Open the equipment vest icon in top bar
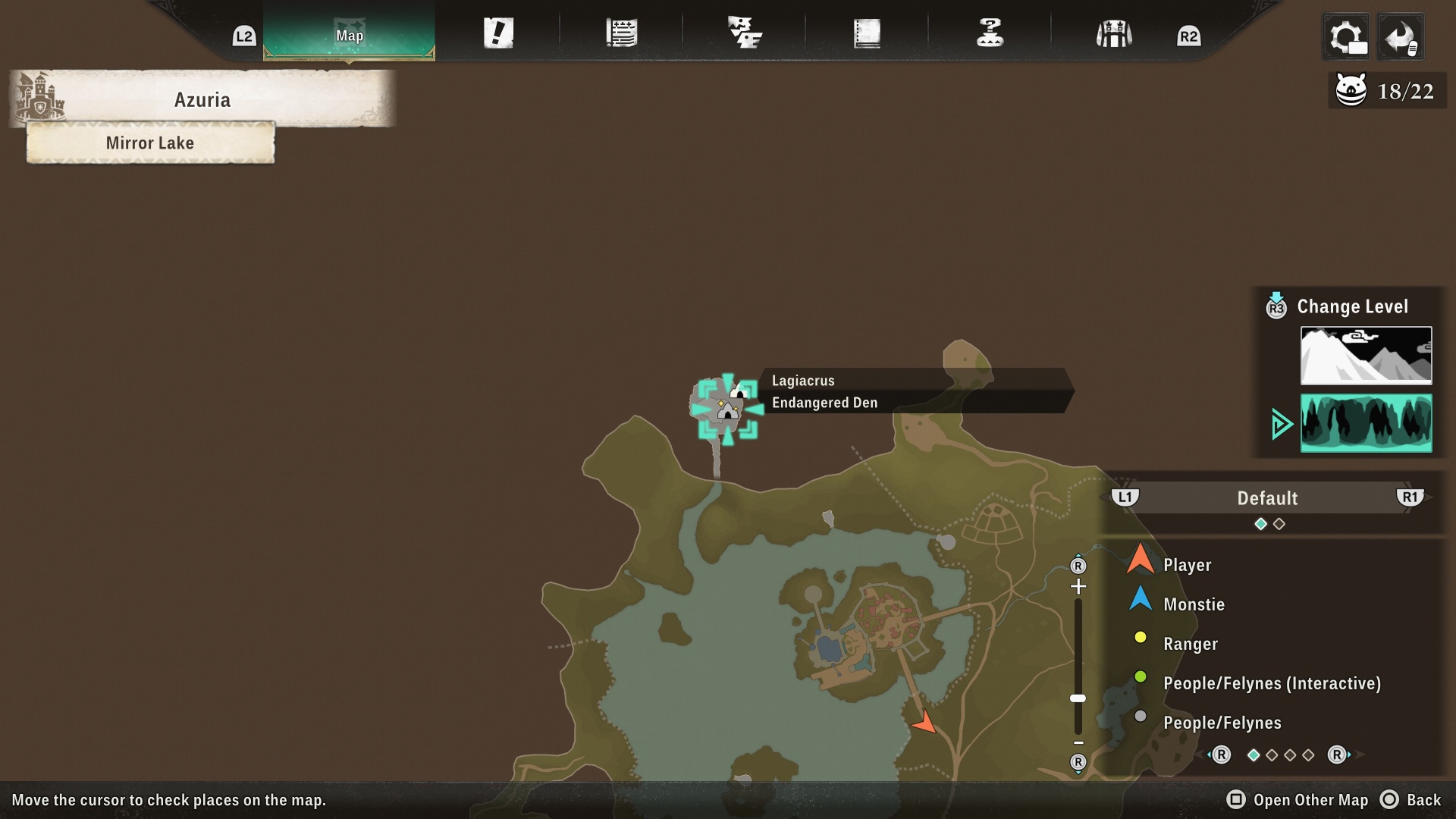Viewport: 1456px width, 819px height. [1113, 33]
